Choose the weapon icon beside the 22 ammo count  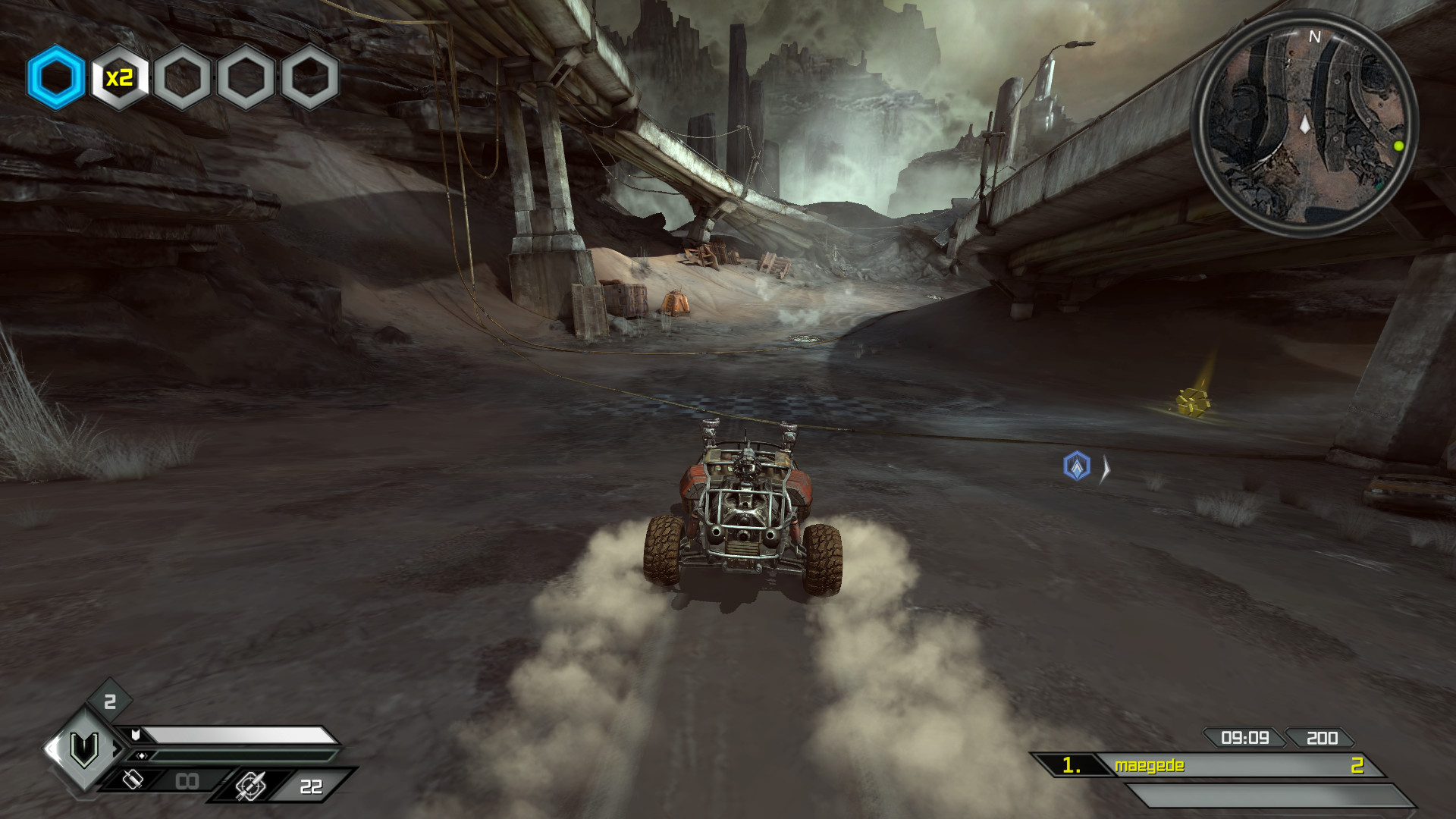click(x=250, y=786)
